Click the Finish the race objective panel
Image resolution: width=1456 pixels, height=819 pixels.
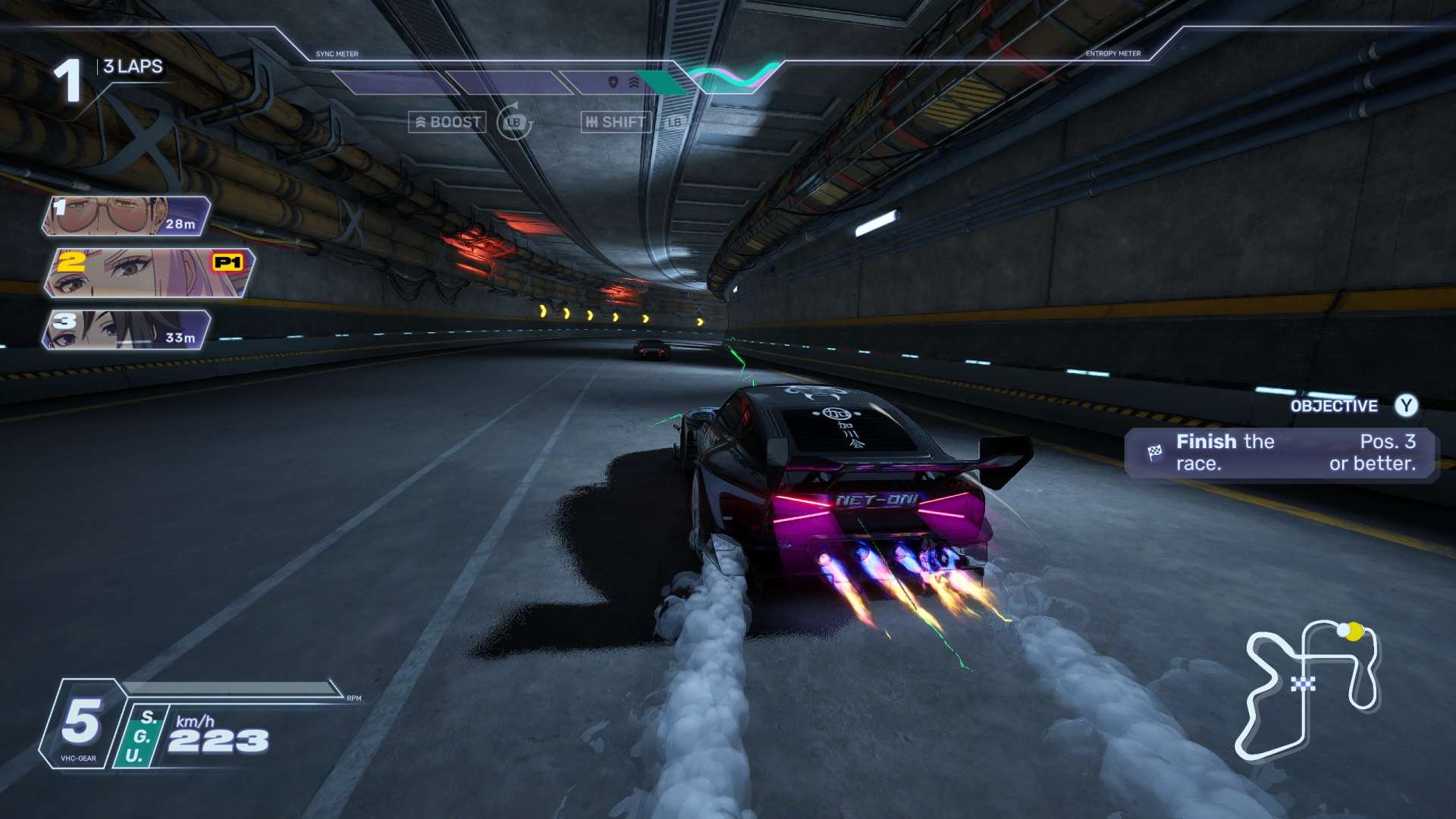1282,453
